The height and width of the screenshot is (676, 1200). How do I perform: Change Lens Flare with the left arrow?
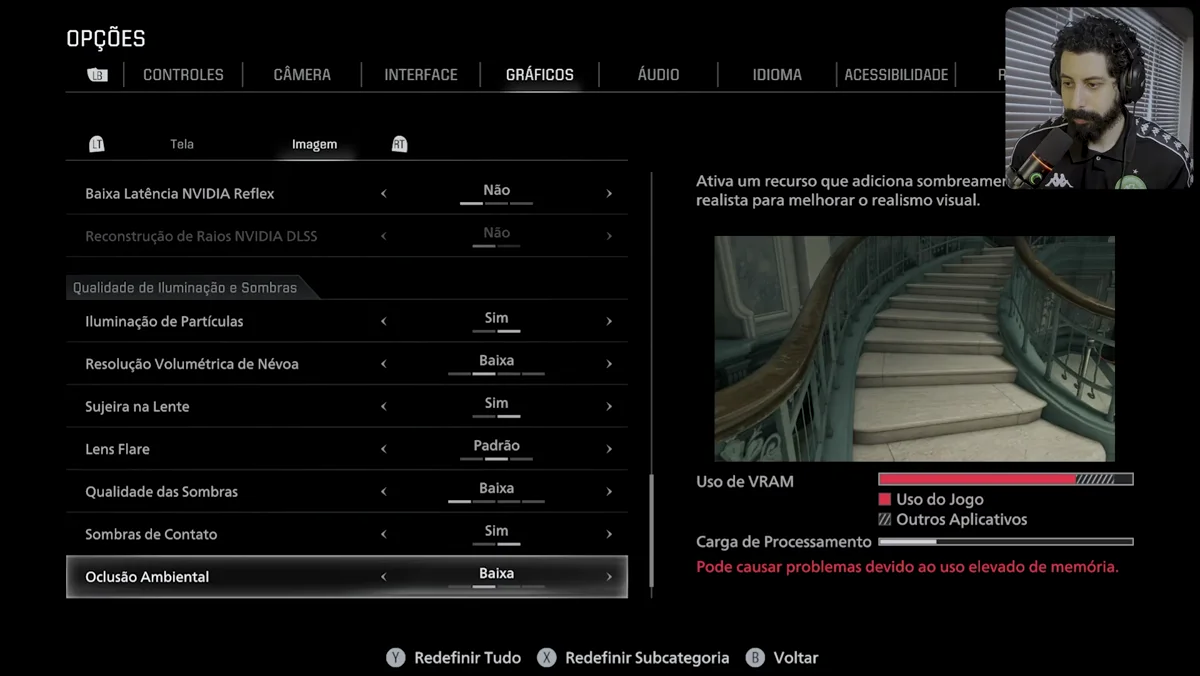coord(384,449)
